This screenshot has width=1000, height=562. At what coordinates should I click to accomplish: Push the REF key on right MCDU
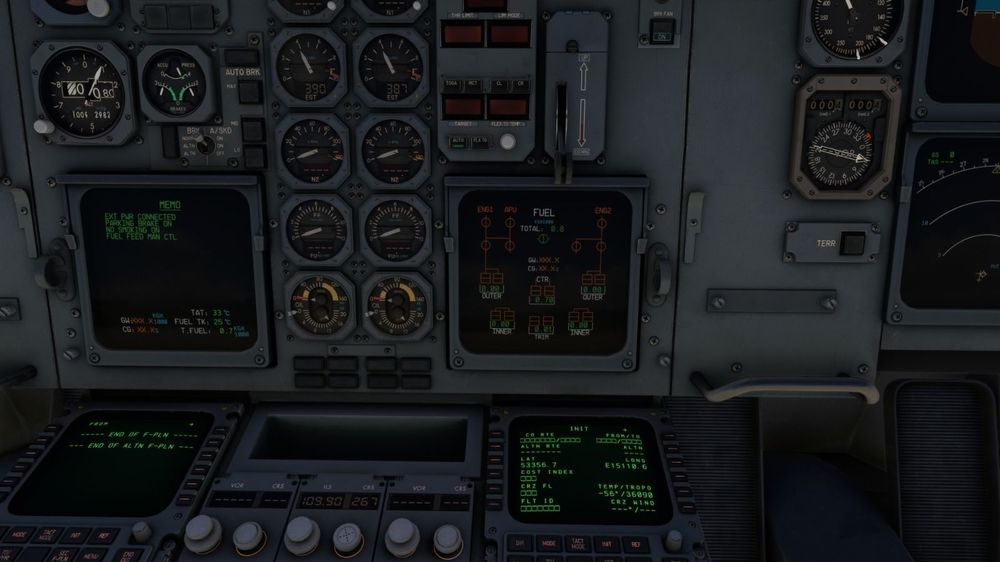tap(635, 545)
